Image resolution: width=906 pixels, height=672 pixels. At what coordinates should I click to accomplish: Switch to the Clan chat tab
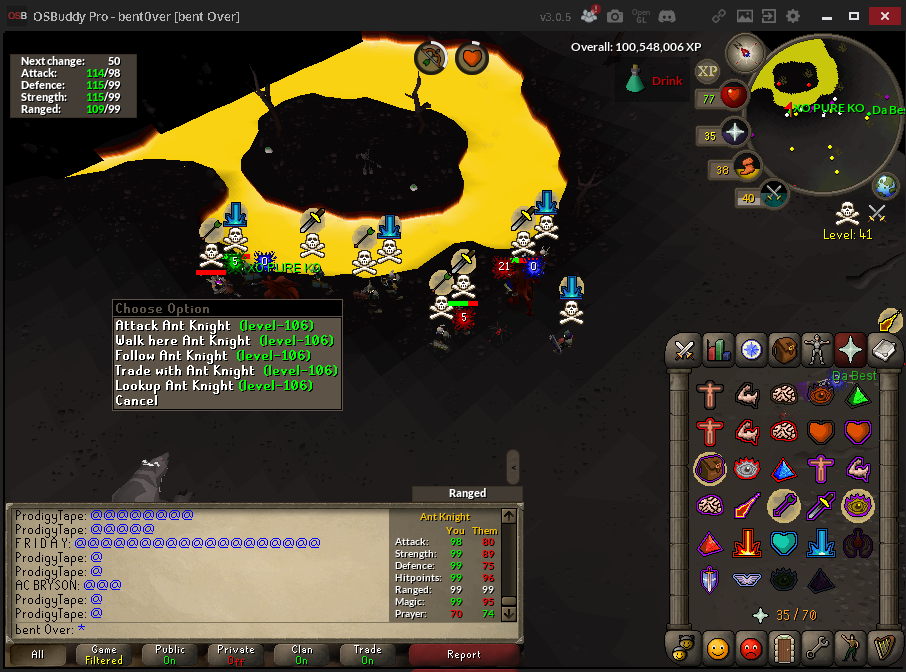click(302, 655)
